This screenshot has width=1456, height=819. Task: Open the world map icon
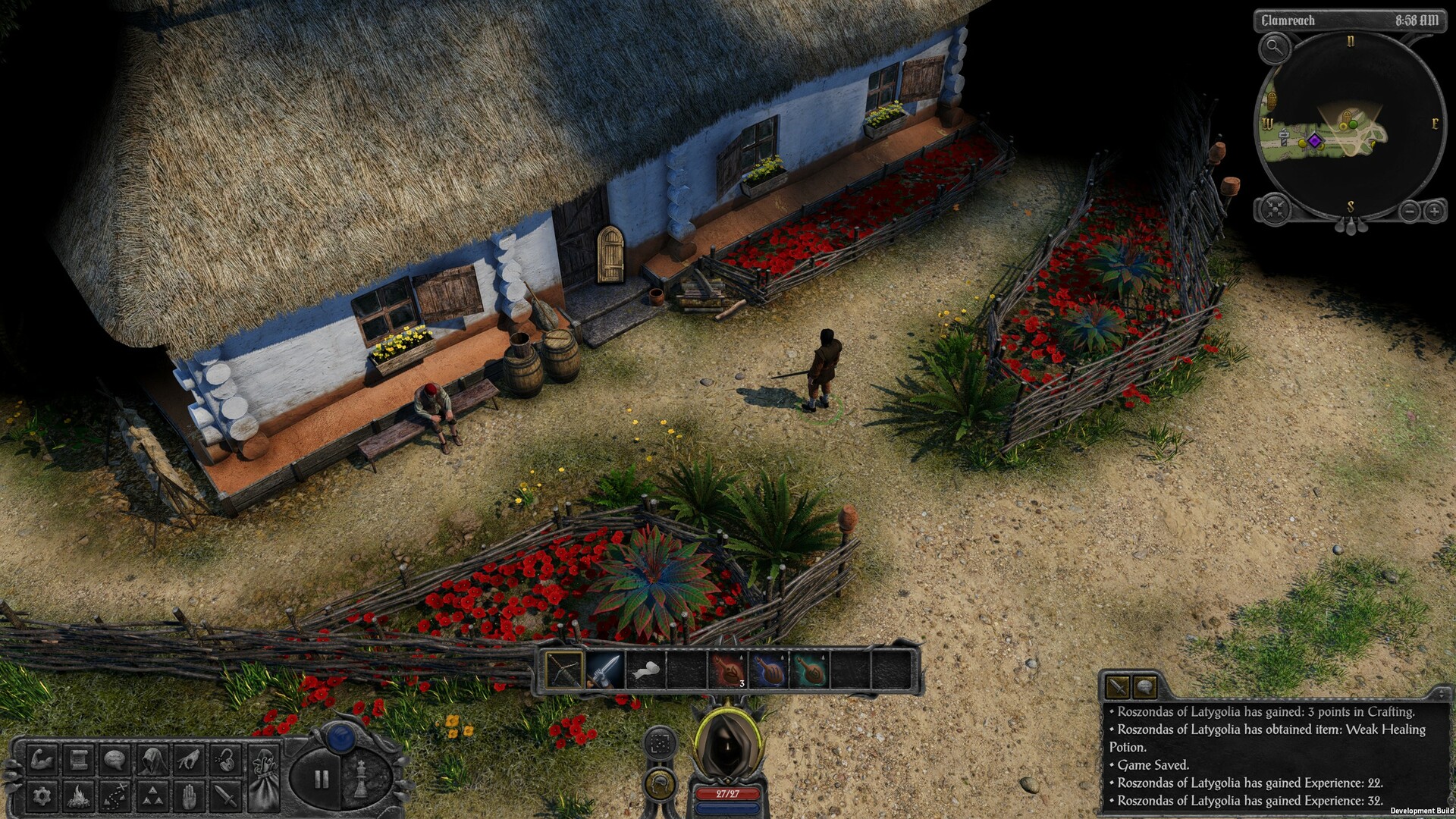[x=115, y=797]
